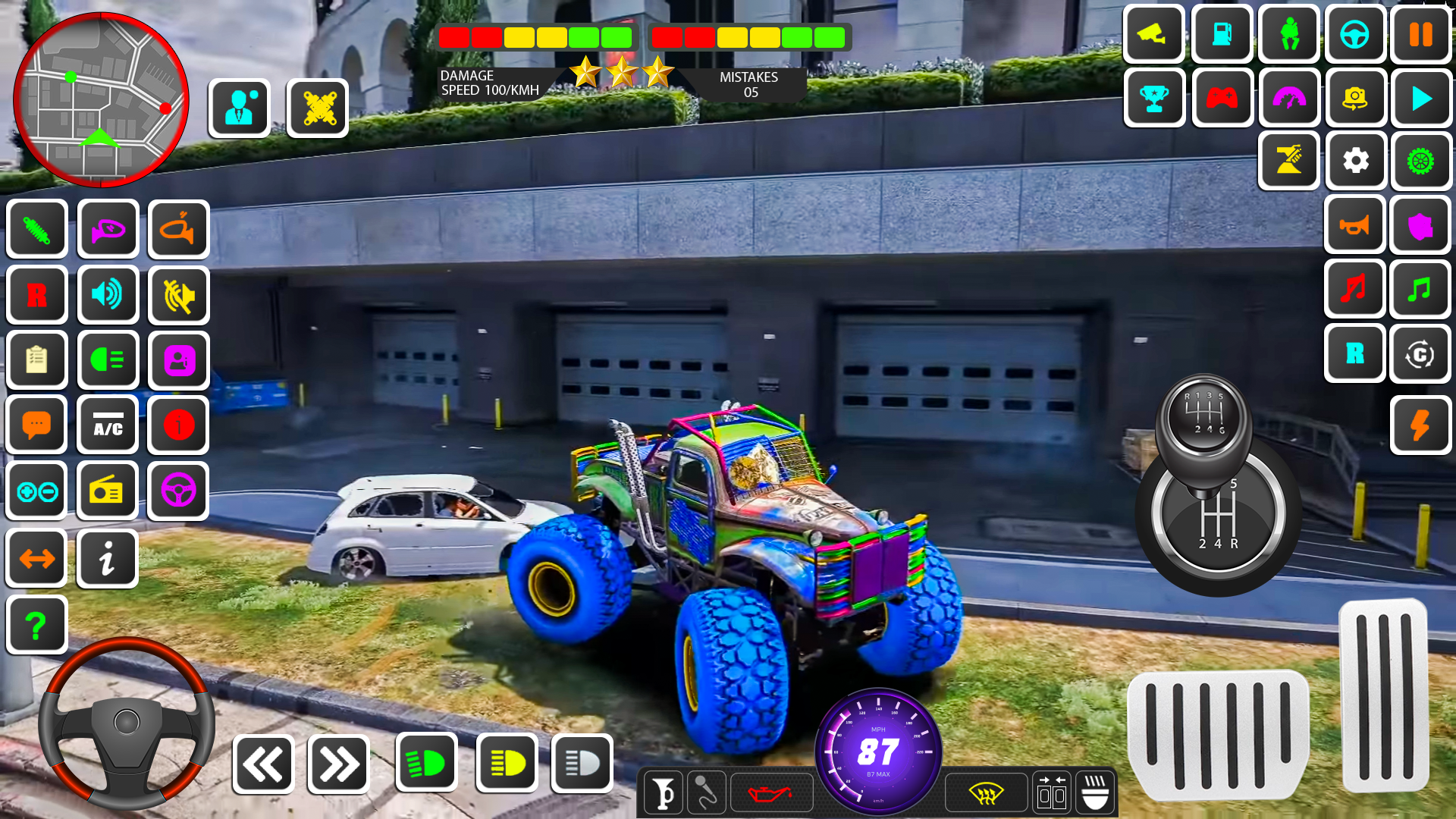Open the vehicle repair tool

tap(1288, 162)
